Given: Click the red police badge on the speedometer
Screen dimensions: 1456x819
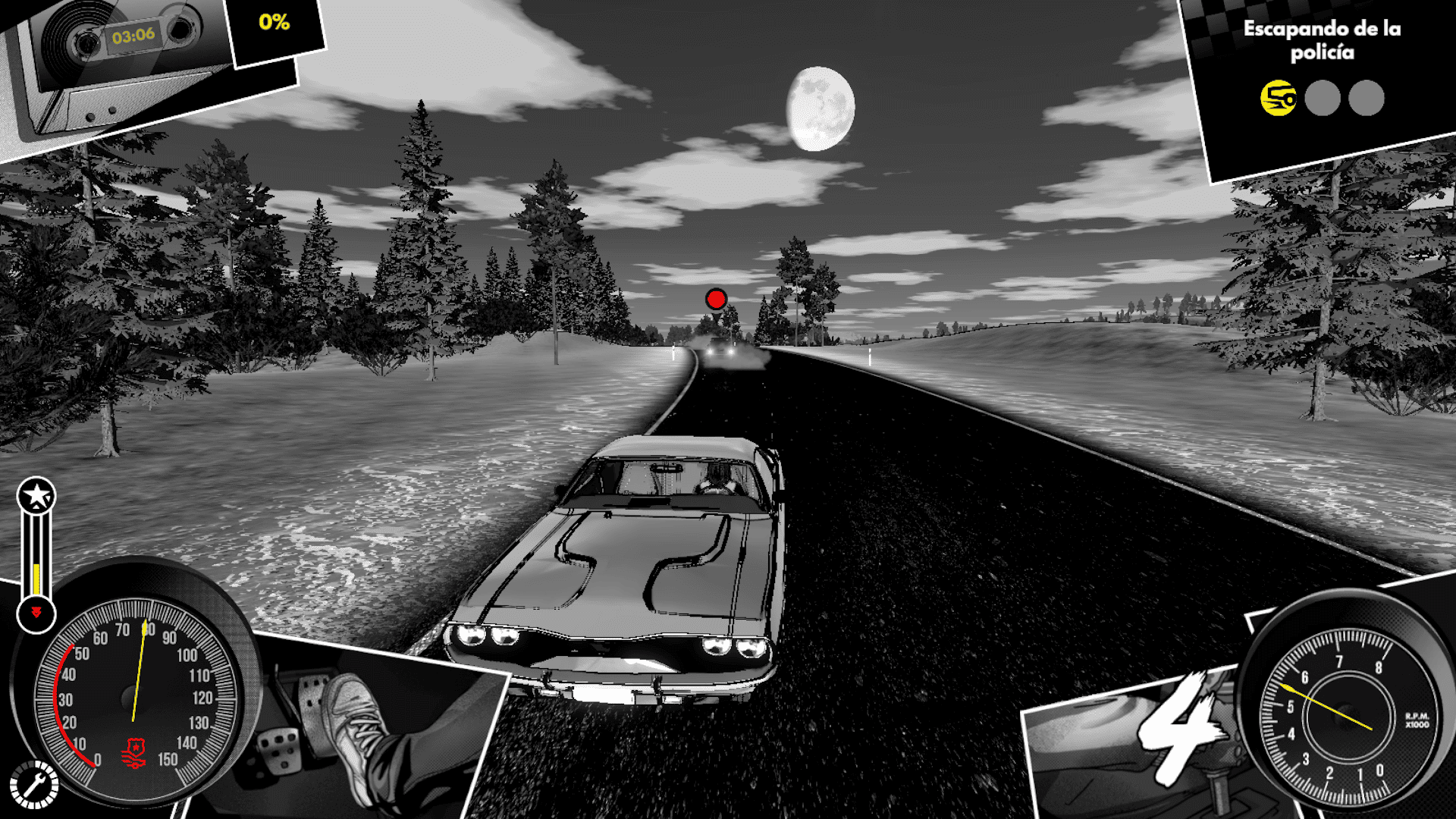Looking at the screenshot, I should pos(133,753).
